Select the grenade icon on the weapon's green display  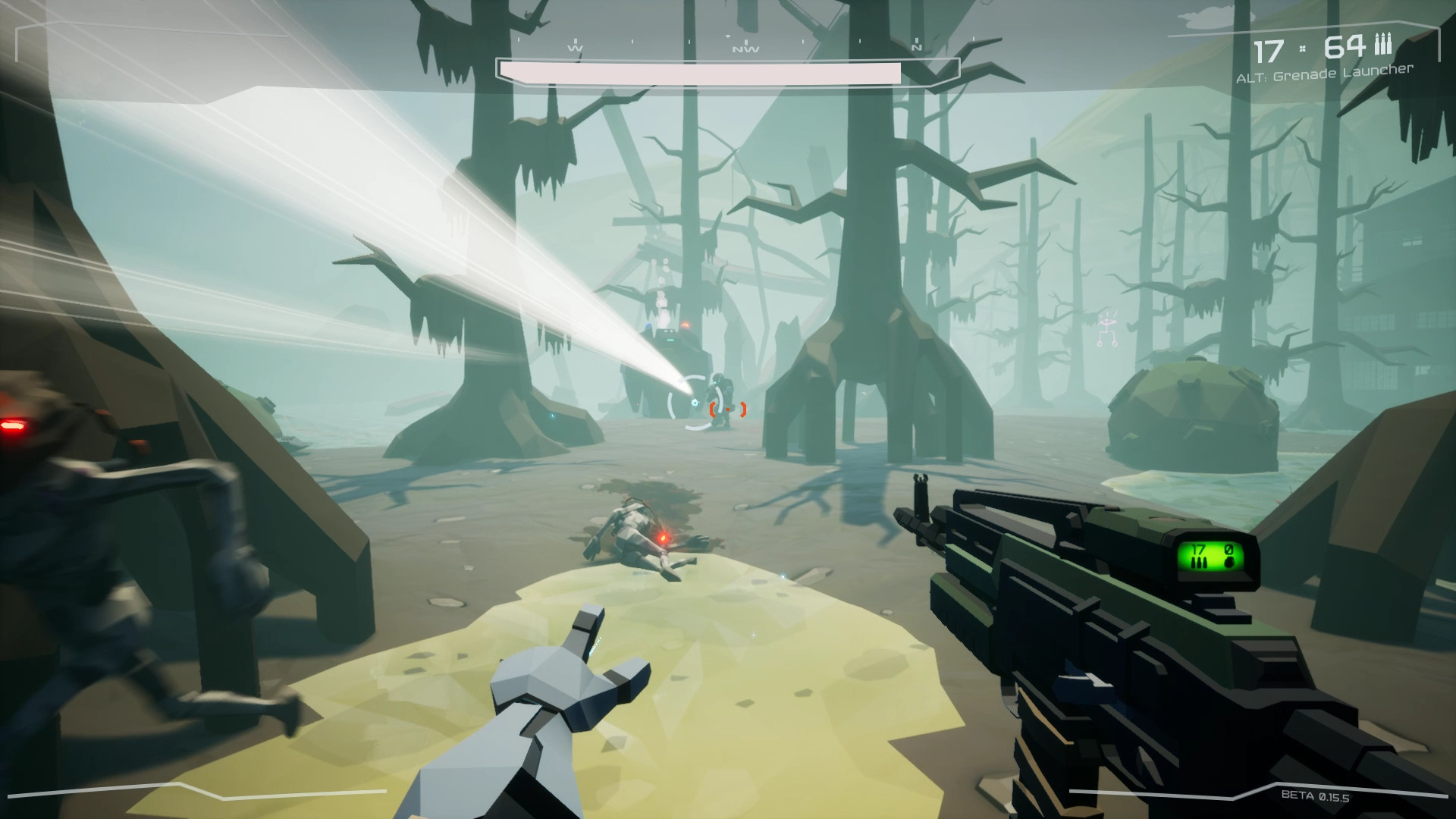pos(1230,563)
